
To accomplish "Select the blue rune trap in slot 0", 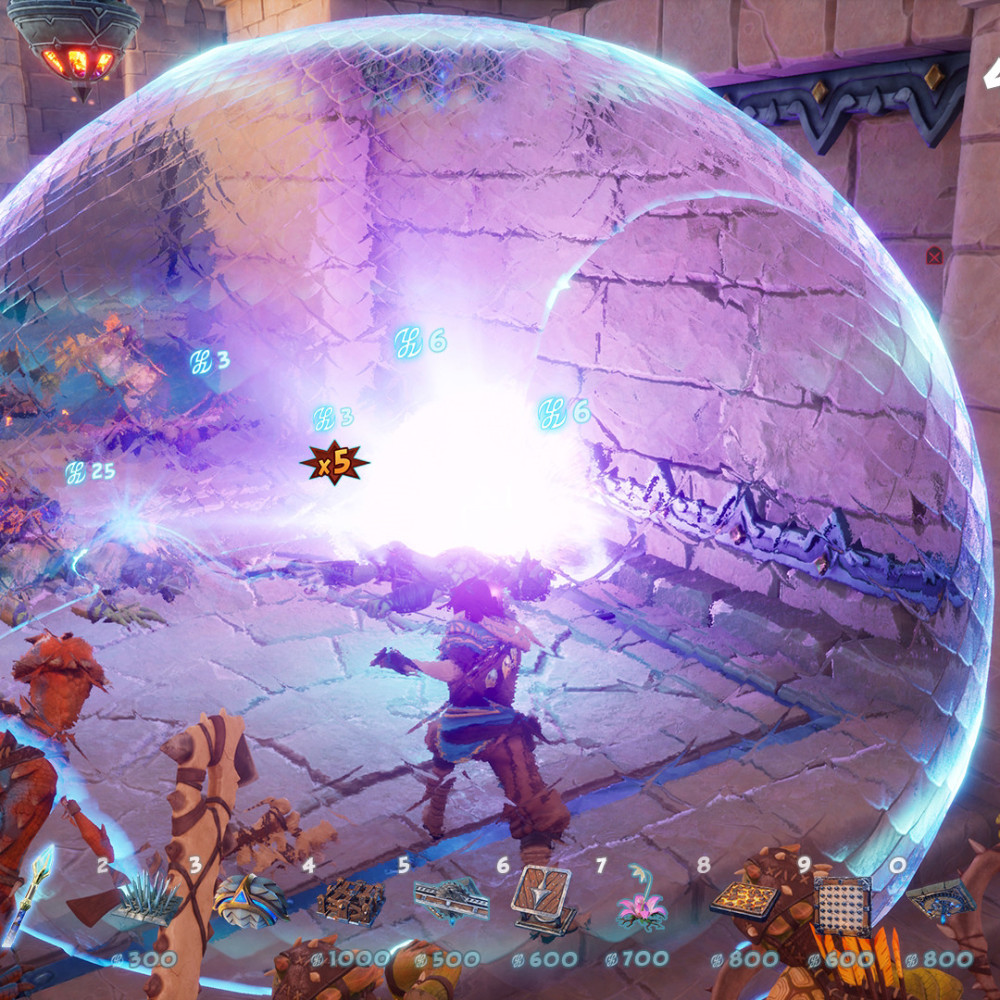I will [x=940, y=900].
